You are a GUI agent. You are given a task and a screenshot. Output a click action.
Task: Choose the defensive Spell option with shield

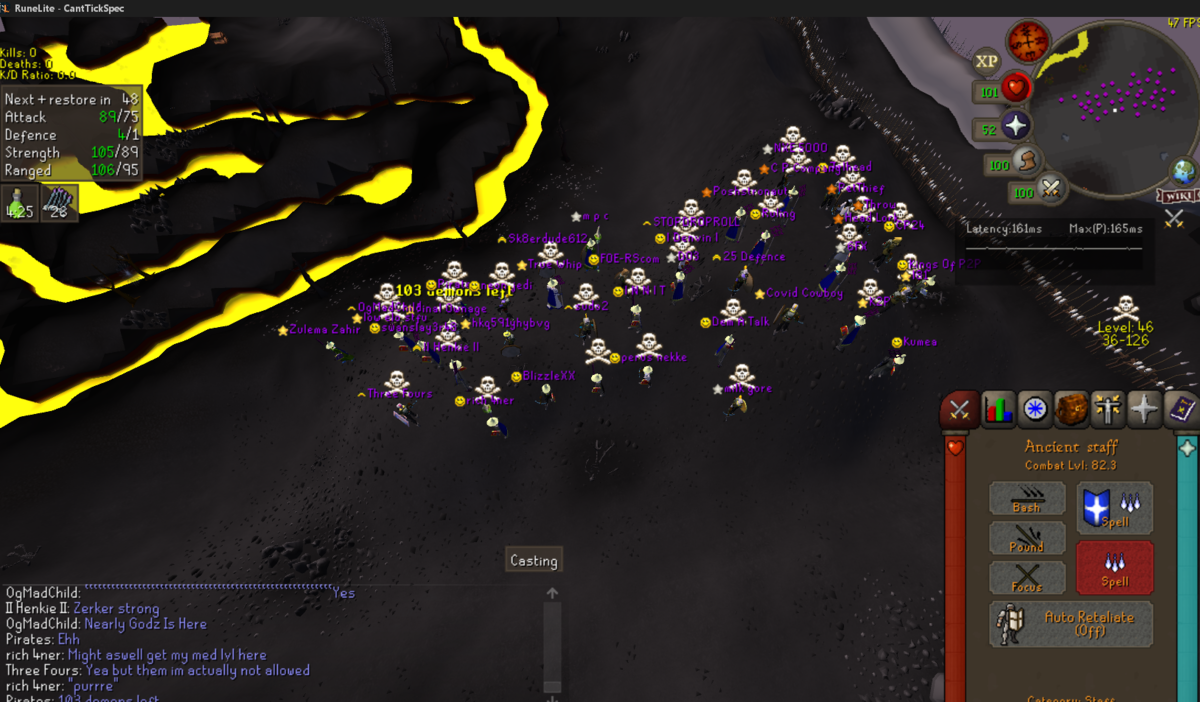(x=1114, y=507)
